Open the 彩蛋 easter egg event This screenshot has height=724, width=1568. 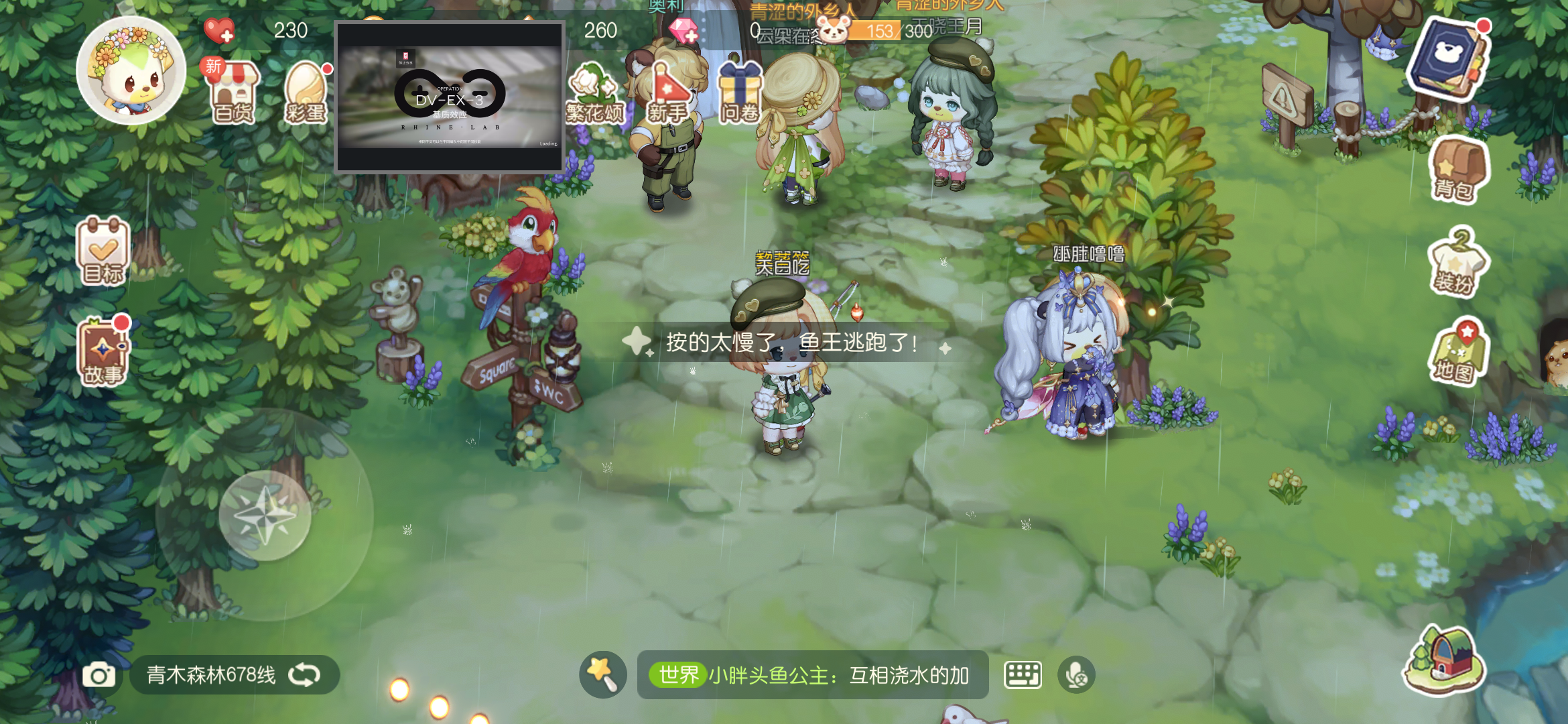coord(308,90)
